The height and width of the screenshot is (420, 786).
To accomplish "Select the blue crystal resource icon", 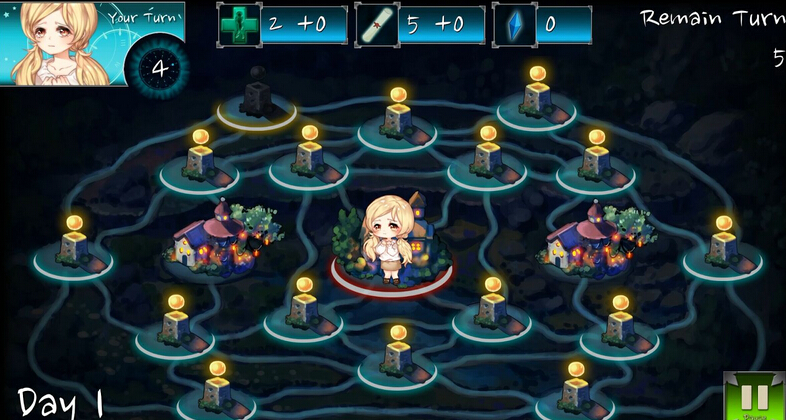I will pyautogui.click(x=514, y=25).
